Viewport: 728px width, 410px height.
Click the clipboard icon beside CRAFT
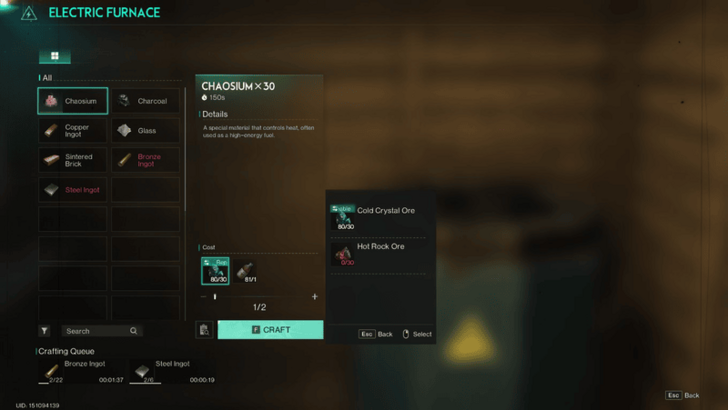(204, 330)
